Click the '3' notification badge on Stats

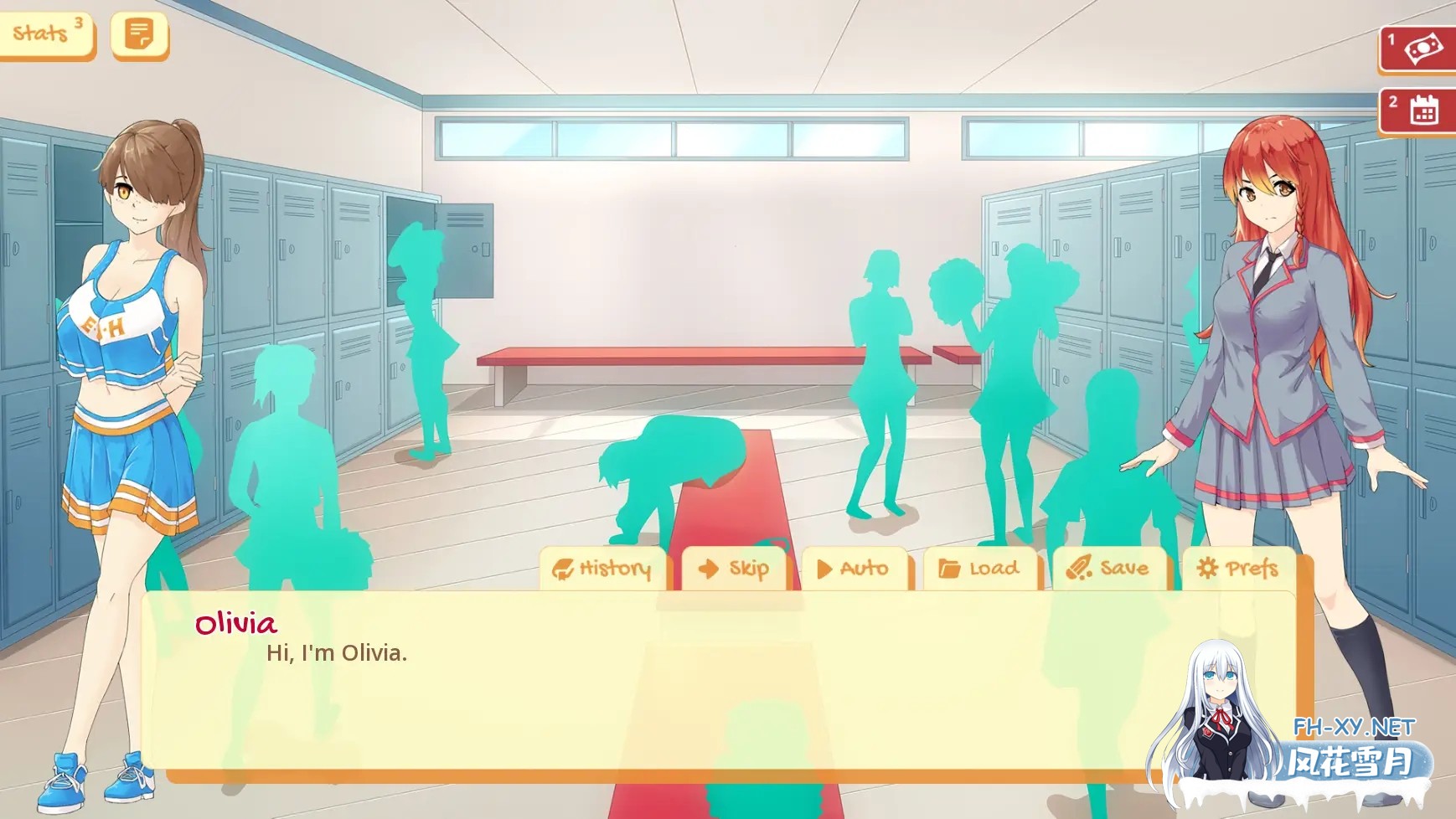click(76, 21)
